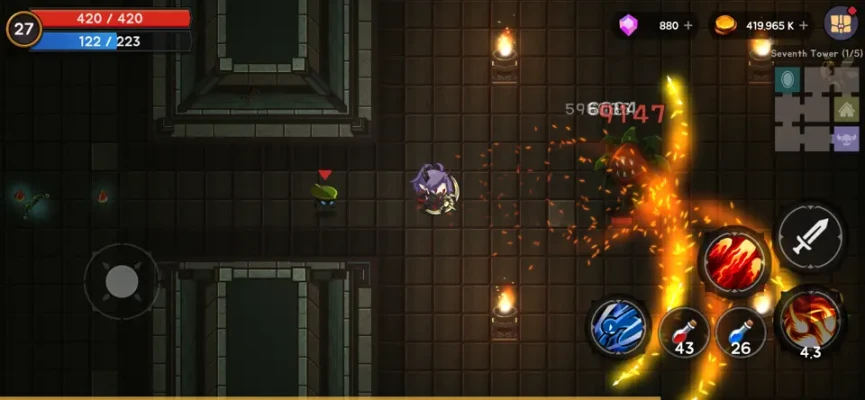Image resolution: width=865 pixels, height=400 pixels.
Task: Open the treasure chest inventory icon
Action: coord(839,23)
